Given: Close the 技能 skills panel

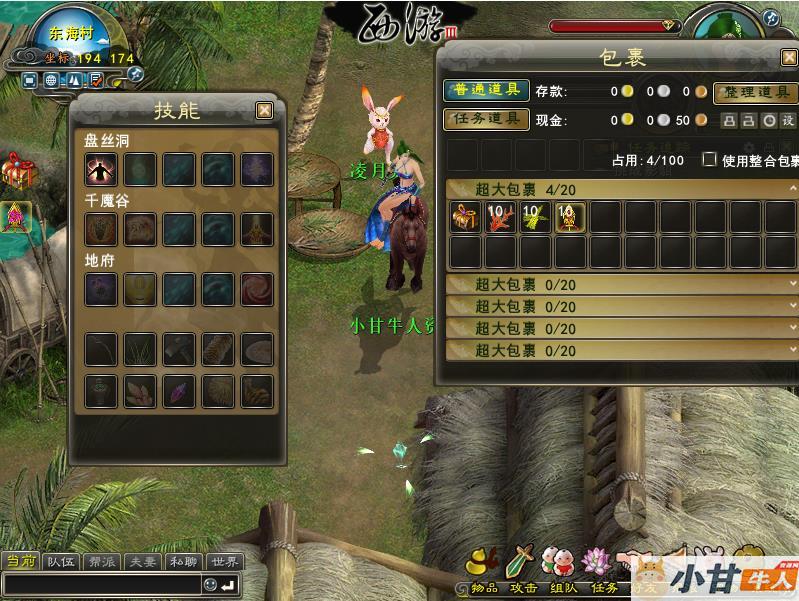Looking at the screenshot, I should [x=264, y=111].
